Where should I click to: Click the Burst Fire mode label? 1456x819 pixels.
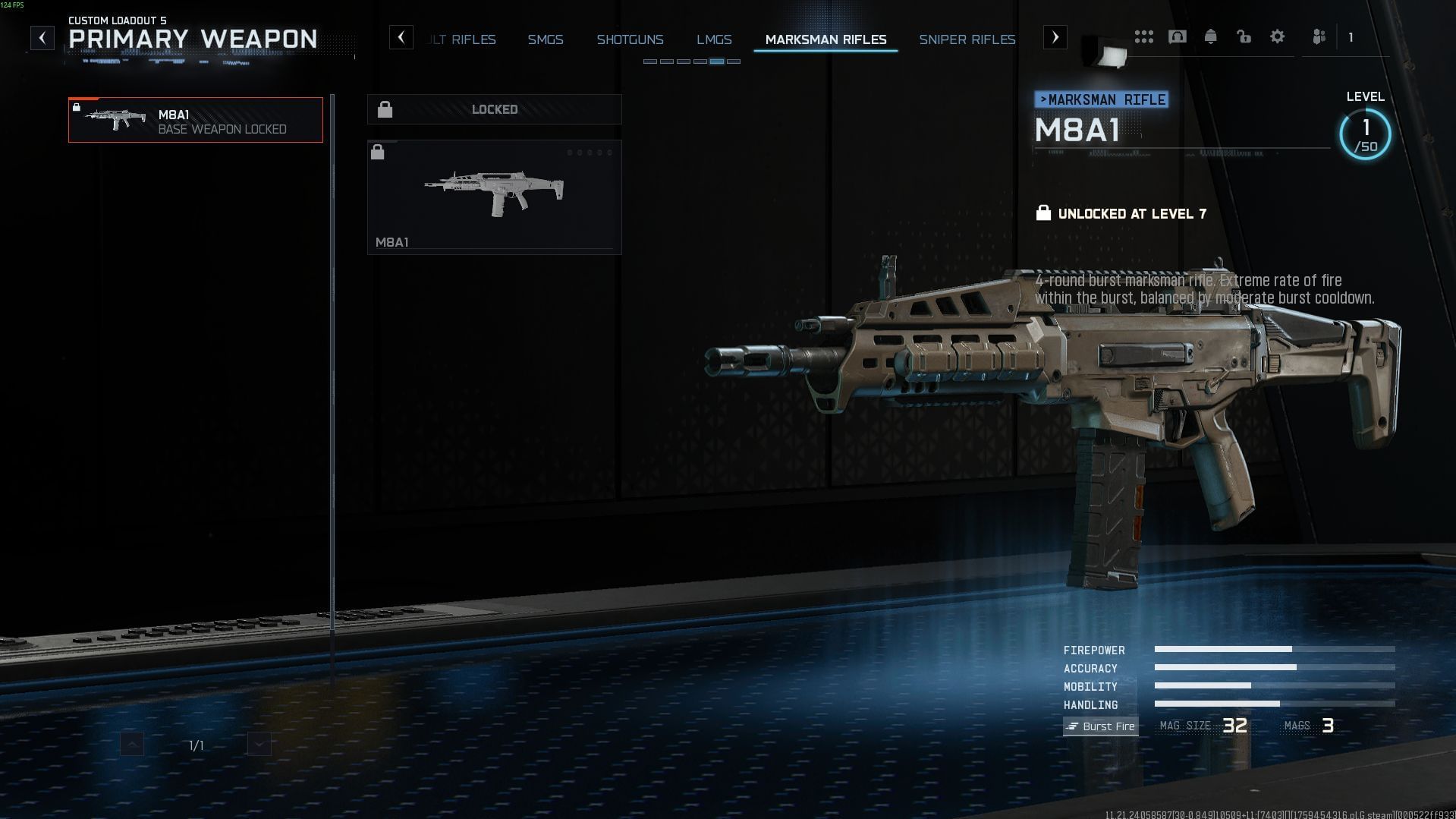tap(1100, 726)
